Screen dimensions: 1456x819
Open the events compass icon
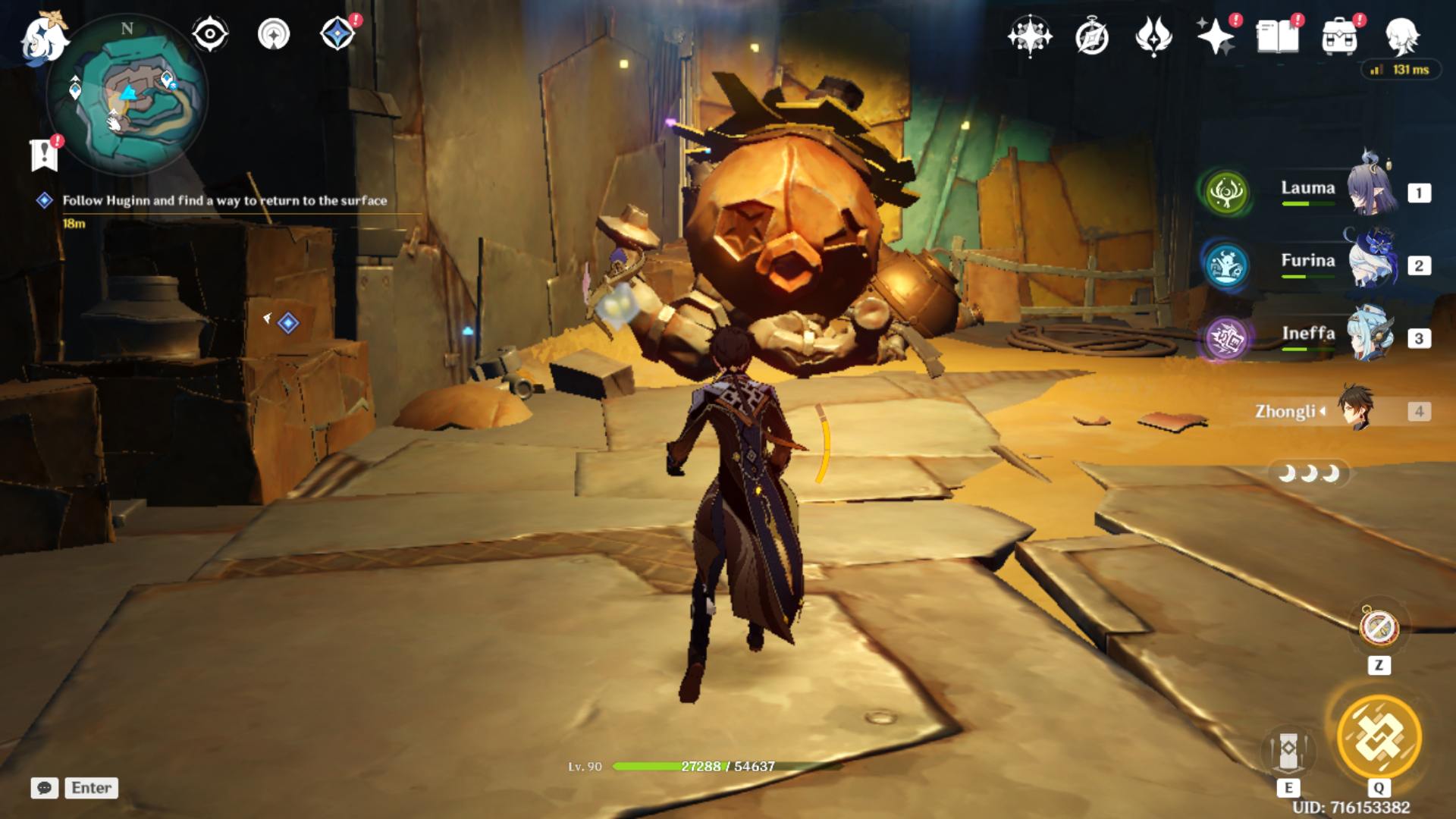point(1092,36)
